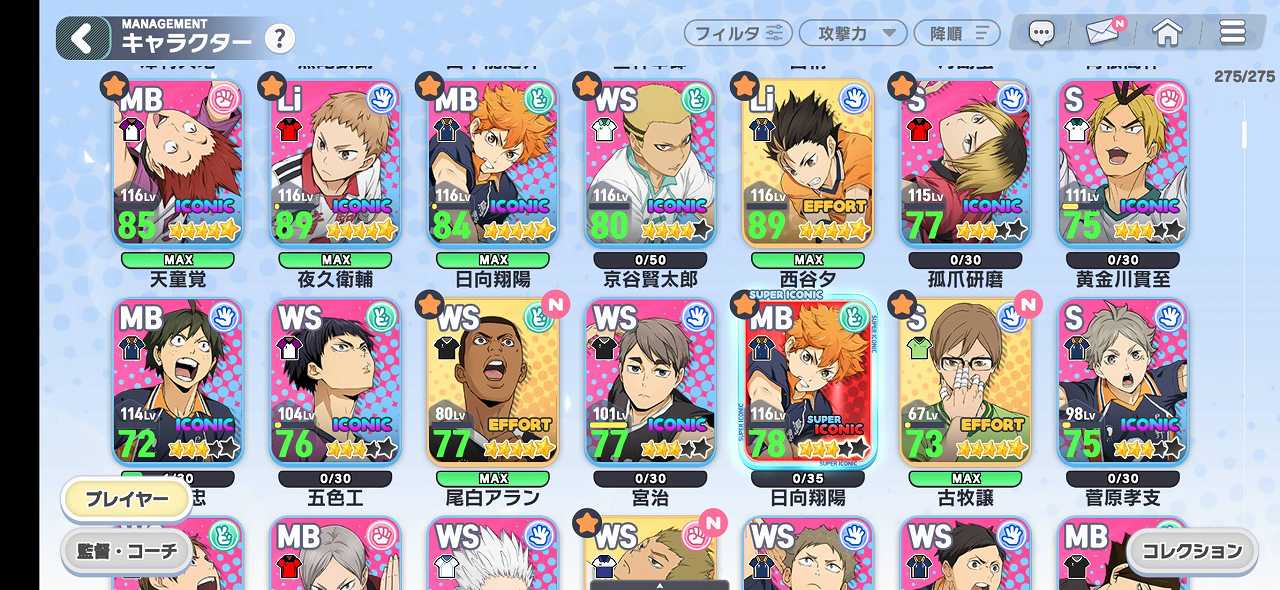Select the 孤爪研磨 character card

tap(965, 165)
